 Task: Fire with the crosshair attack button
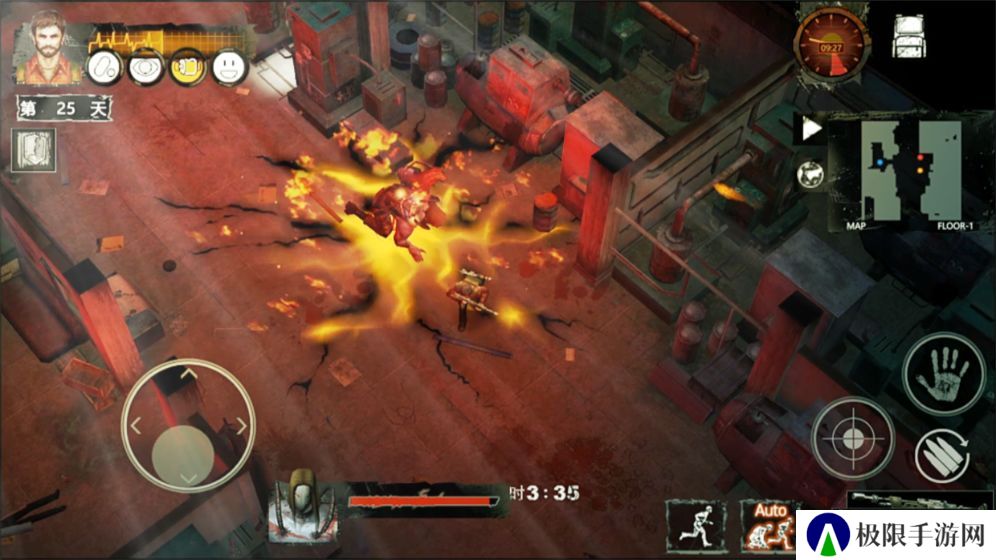tap(852, 438)
